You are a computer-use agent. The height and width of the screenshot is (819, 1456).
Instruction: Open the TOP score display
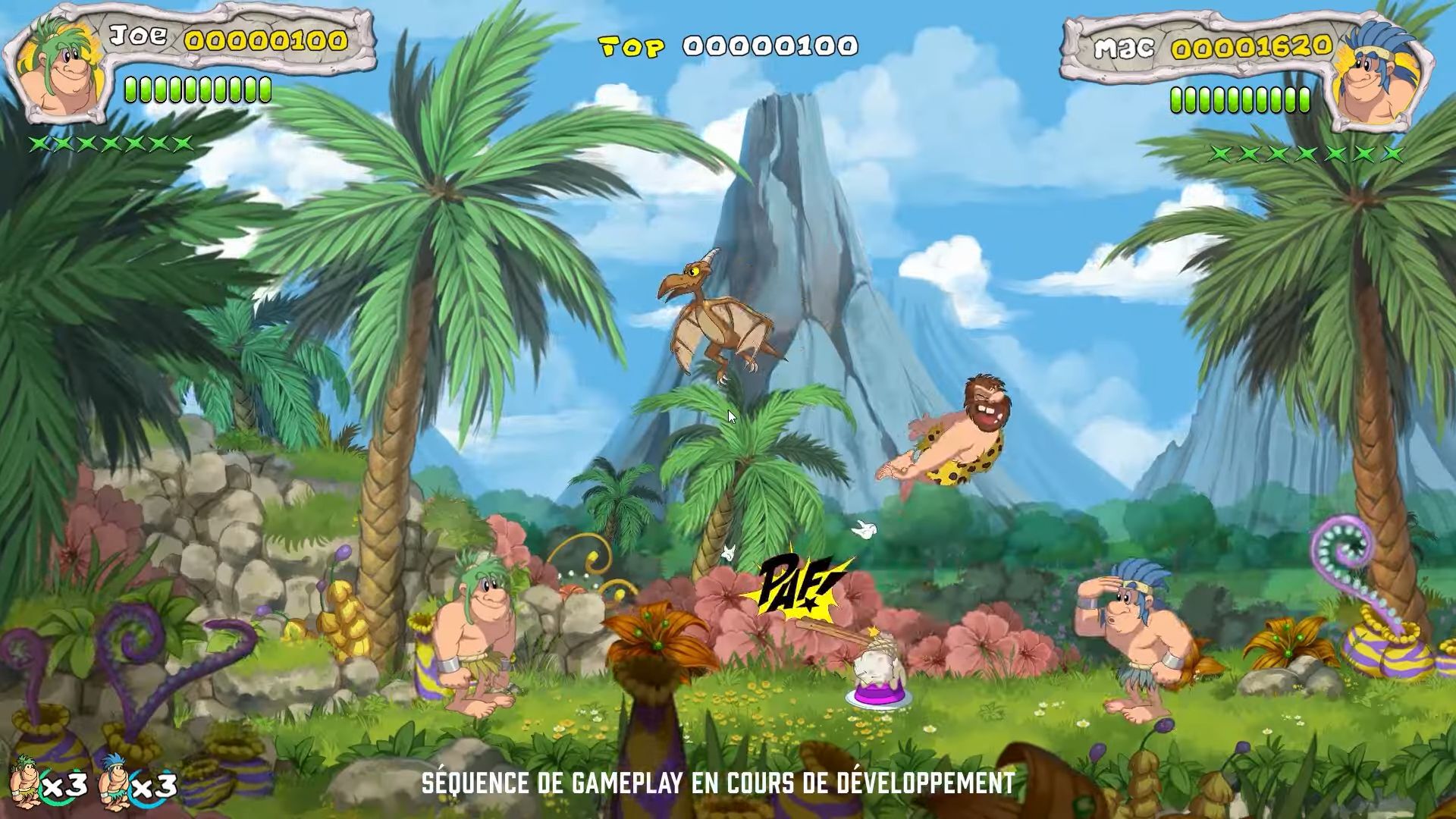pos(728,45)
